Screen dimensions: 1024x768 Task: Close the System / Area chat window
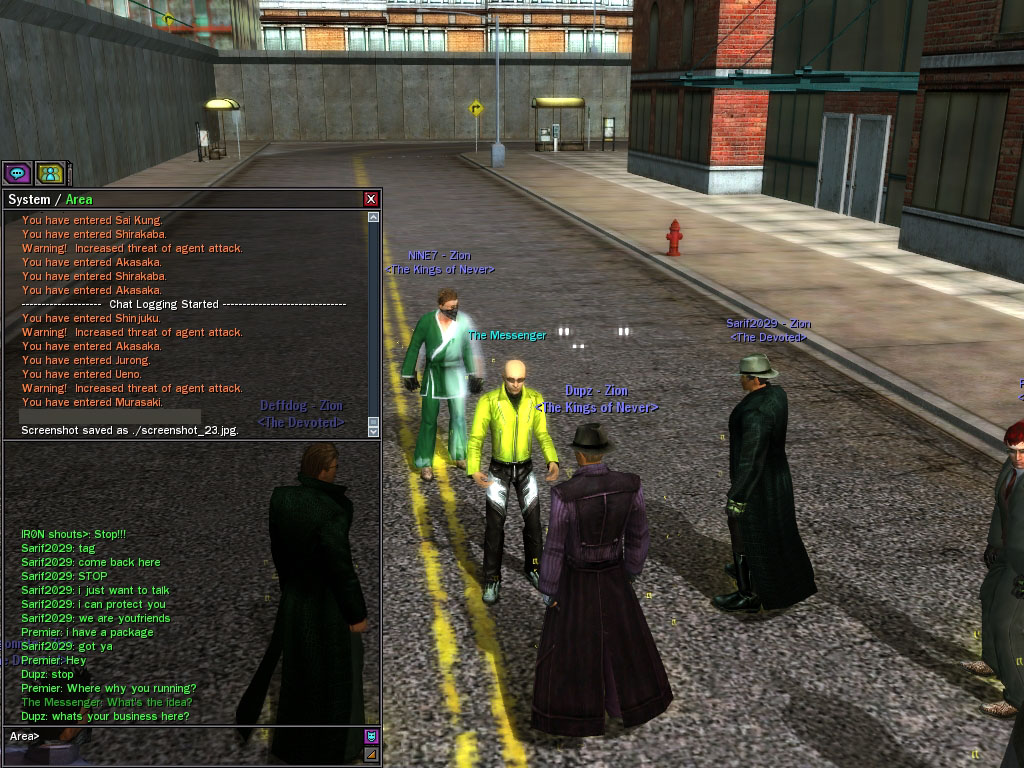tap(371, 199)
